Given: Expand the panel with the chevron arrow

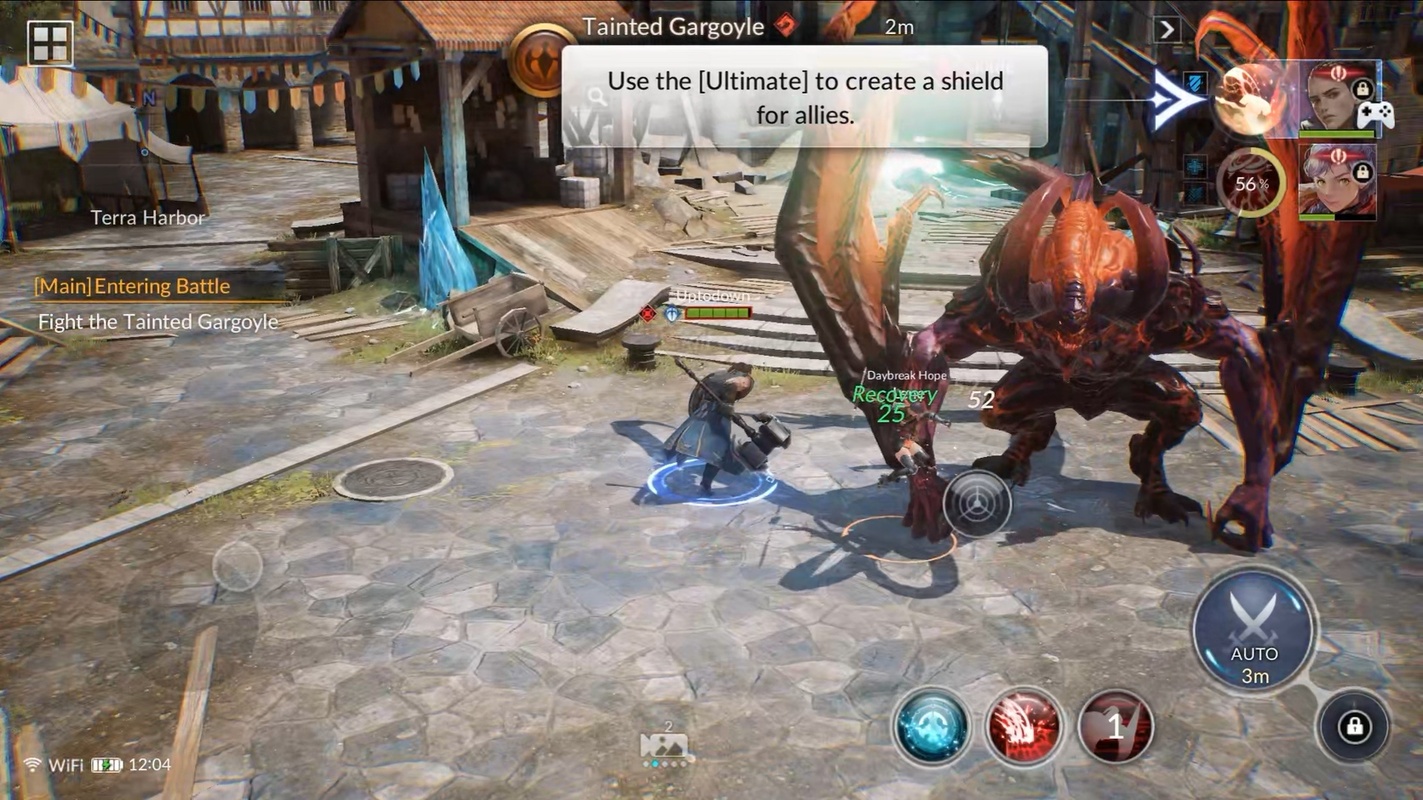Looking at the screenshot, I should coord(1167,29).
